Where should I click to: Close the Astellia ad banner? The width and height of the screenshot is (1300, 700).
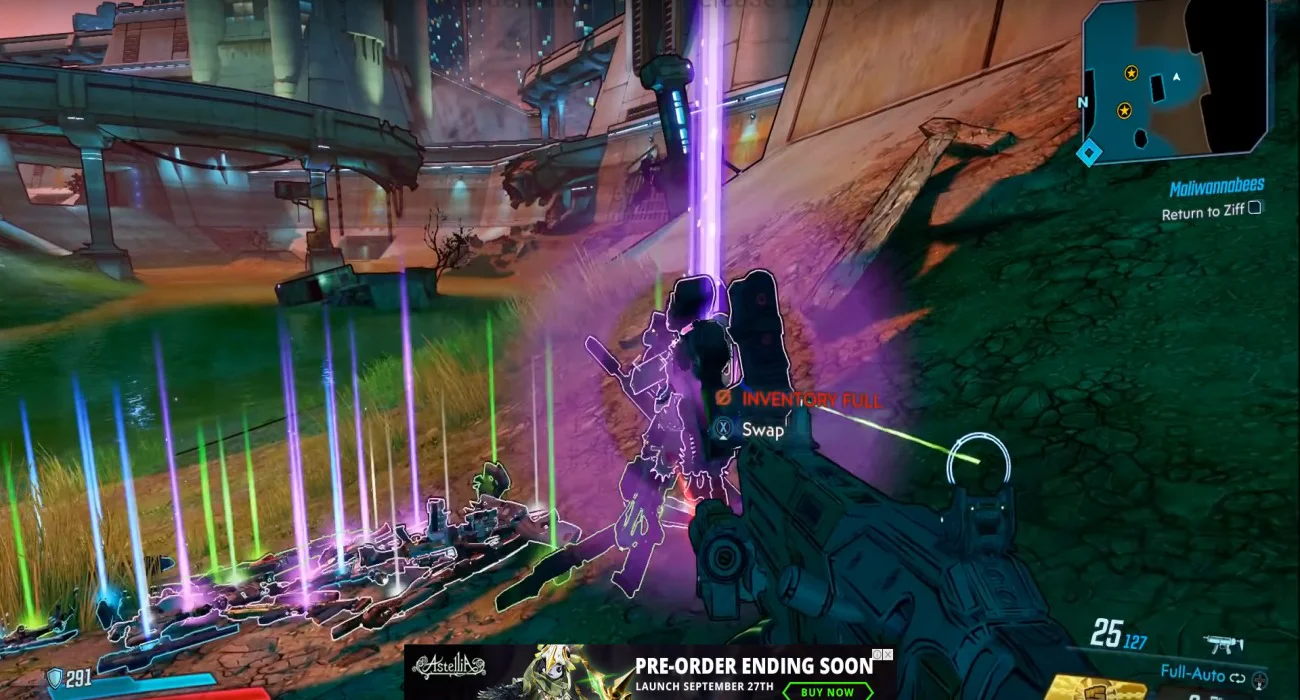(887, 655)
